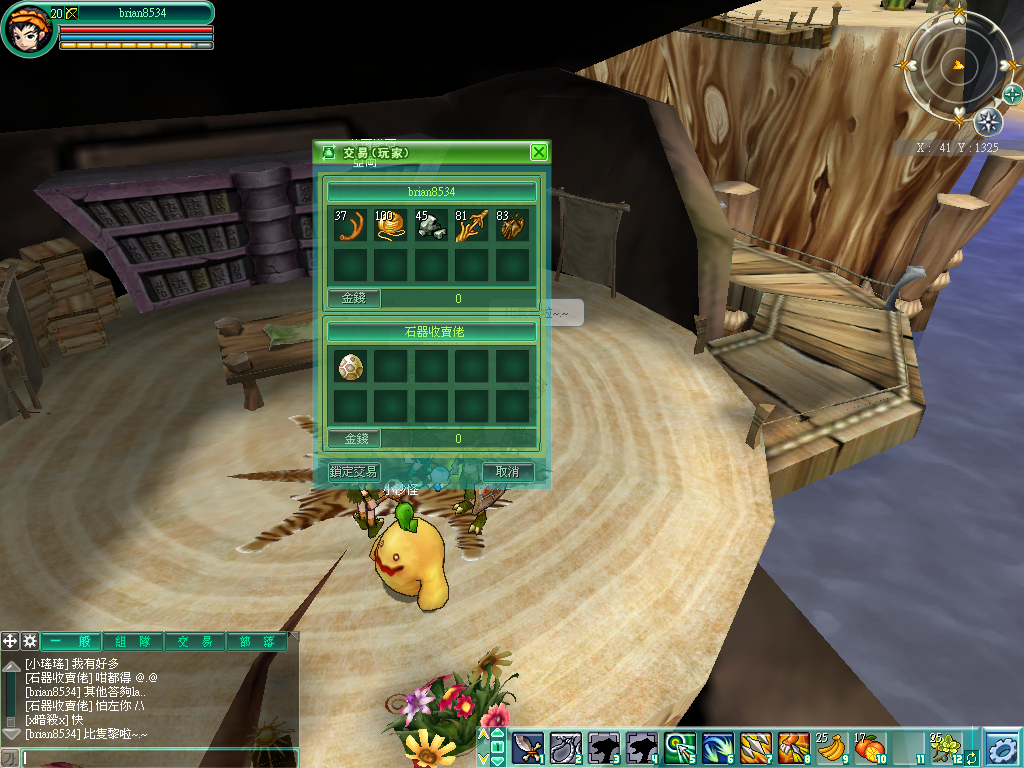This screenshot has height=768, width=1024.
Task: Cancel the trade with 取消
Action: click(508, 471)
